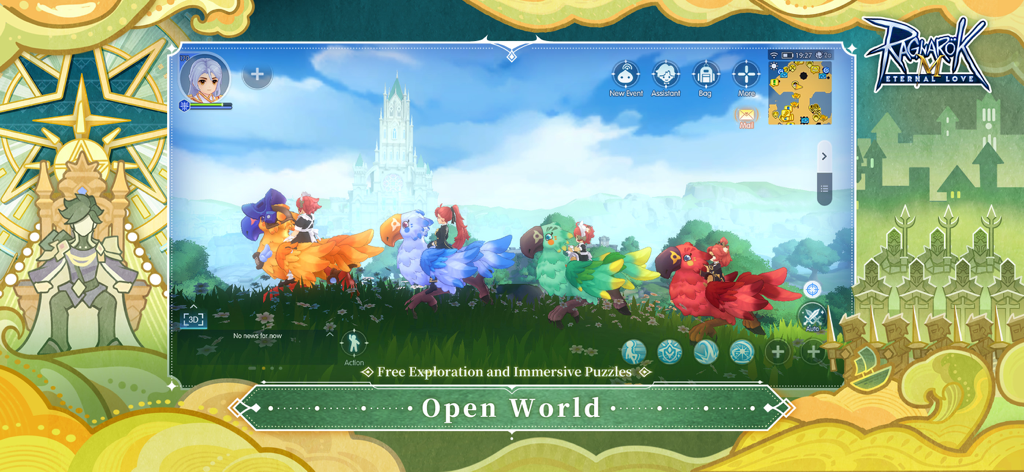Check the Mail envelope icon
The height and width of the screenshot is (472, 1024).
click(x=746, y=117)
